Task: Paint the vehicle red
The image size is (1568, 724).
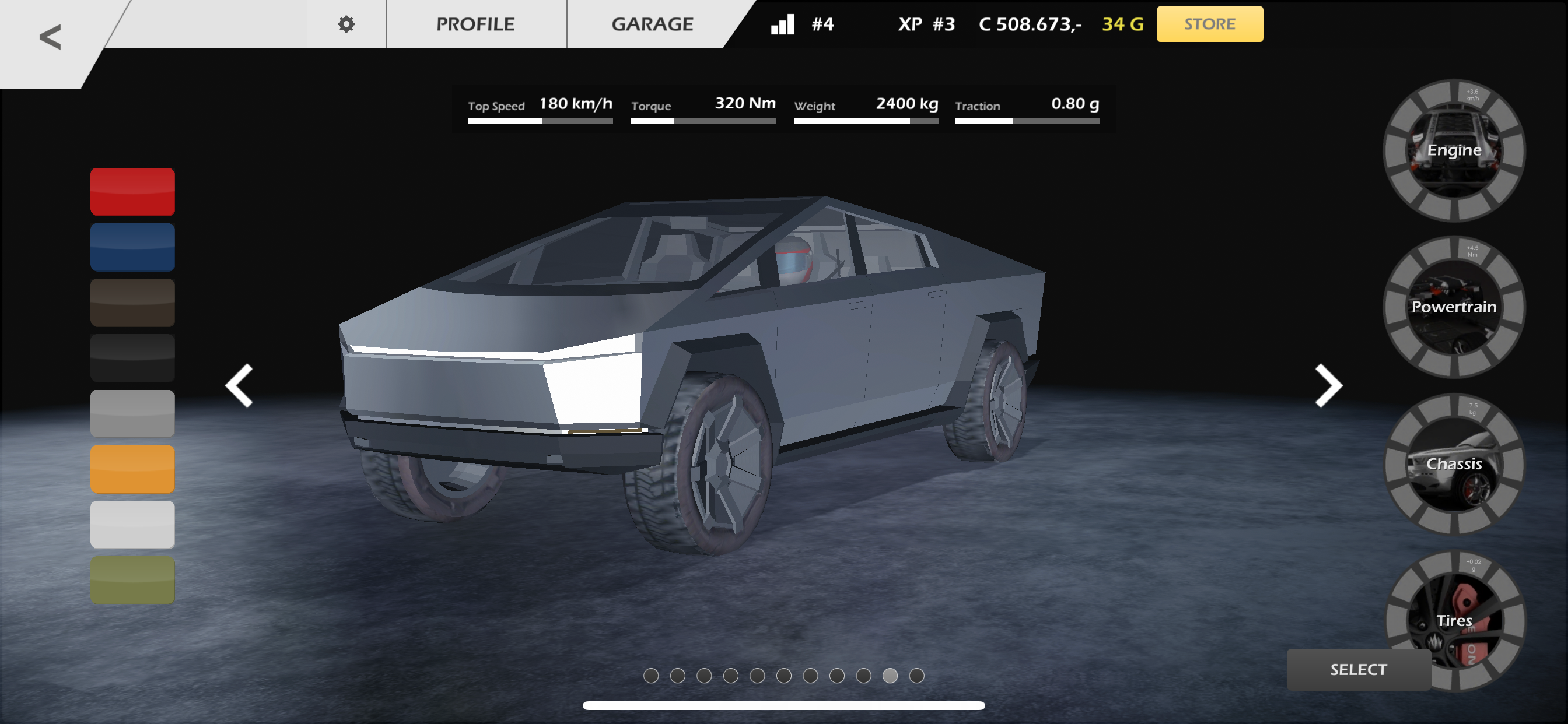Action: pos(132,192)
